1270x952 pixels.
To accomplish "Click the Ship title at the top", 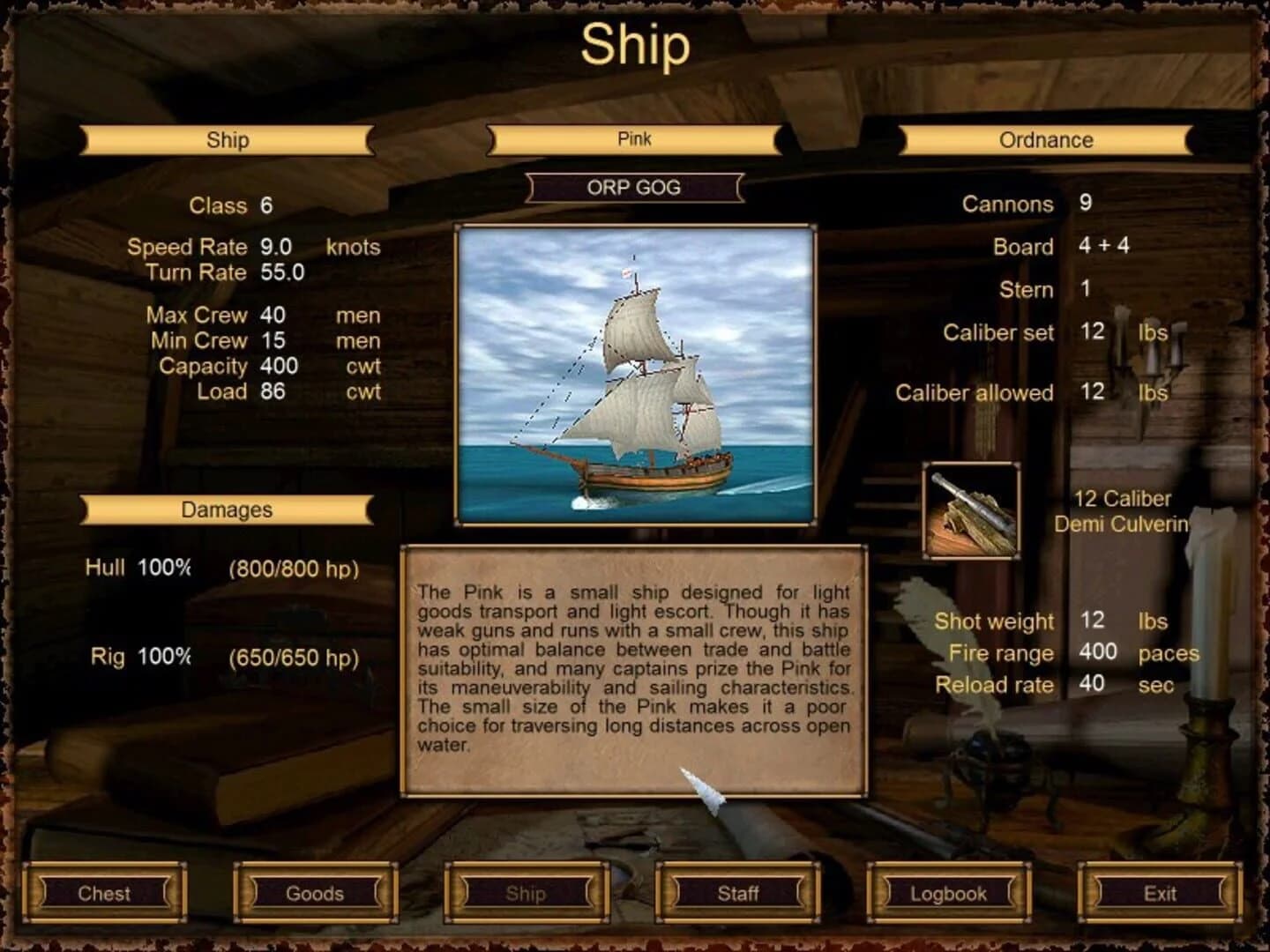I will coord(634,48).
